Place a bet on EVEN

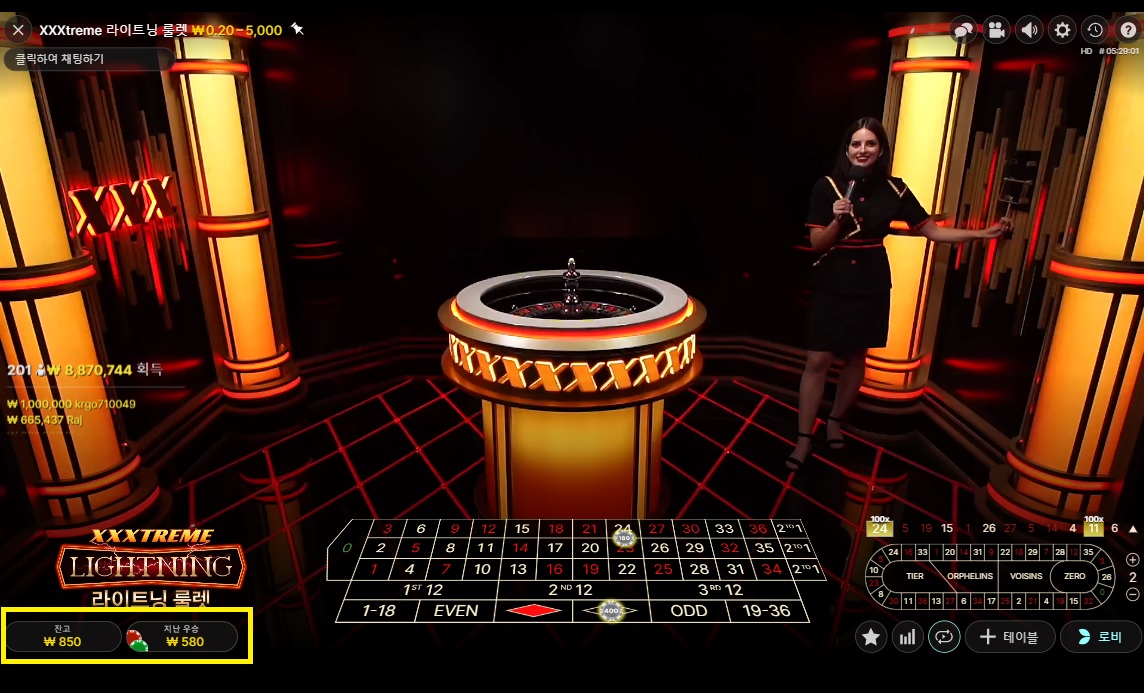456,610
